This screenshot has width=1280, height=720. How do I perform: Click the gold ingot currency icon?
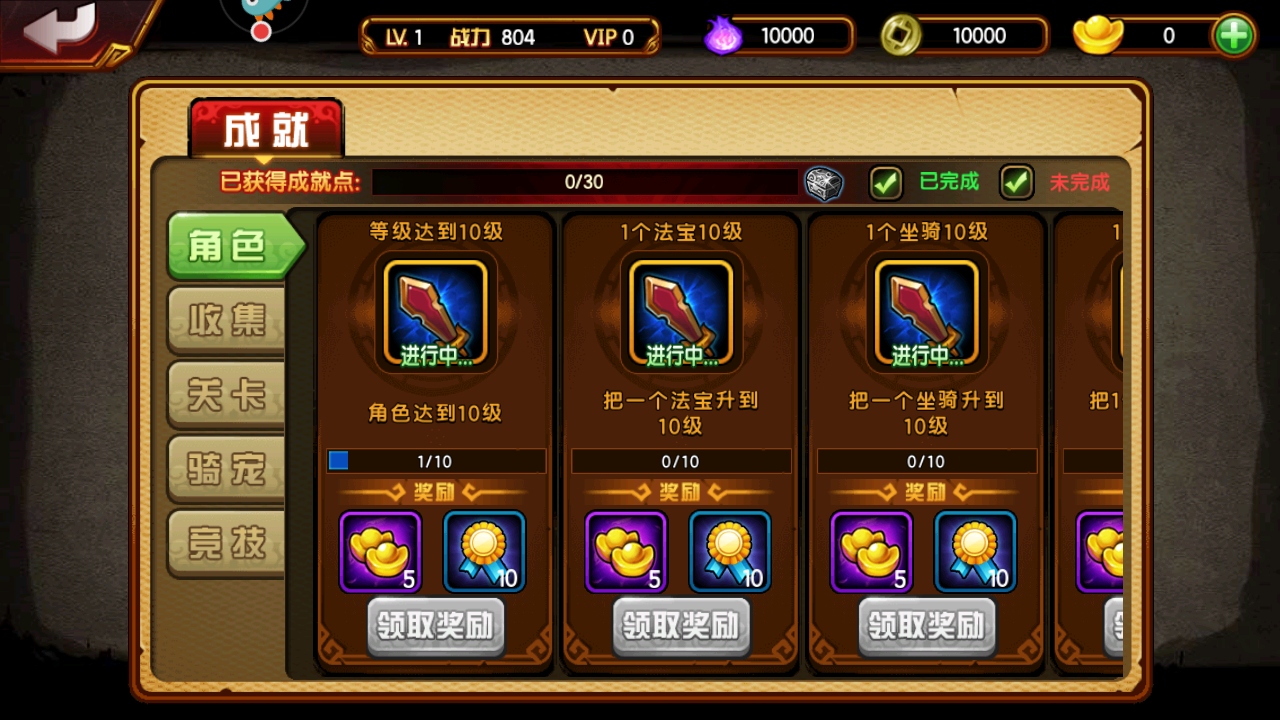point(1095,35)
